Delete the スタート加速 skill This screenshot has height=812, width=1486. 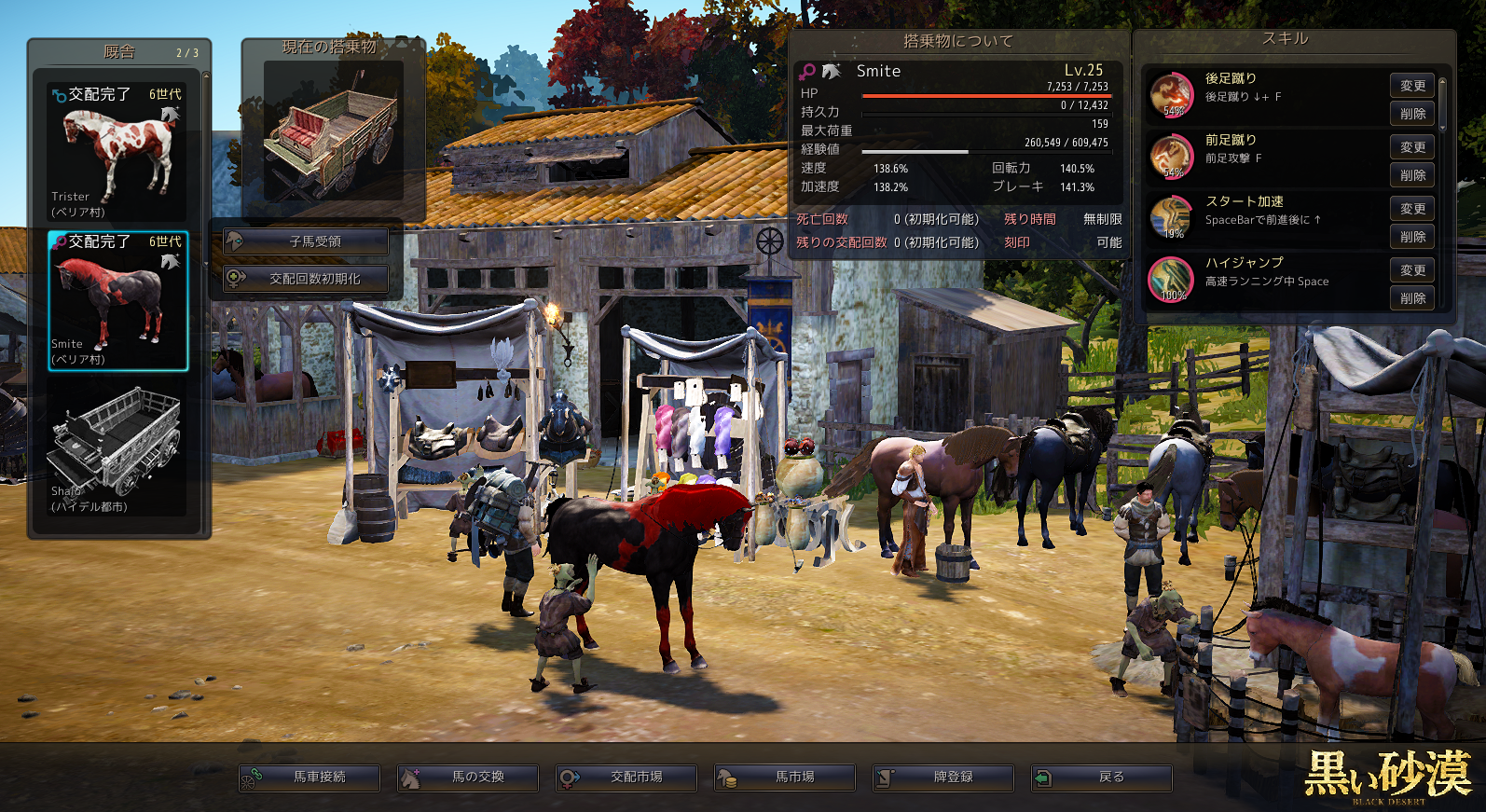pyautogui.click(x=1412, y=237)
